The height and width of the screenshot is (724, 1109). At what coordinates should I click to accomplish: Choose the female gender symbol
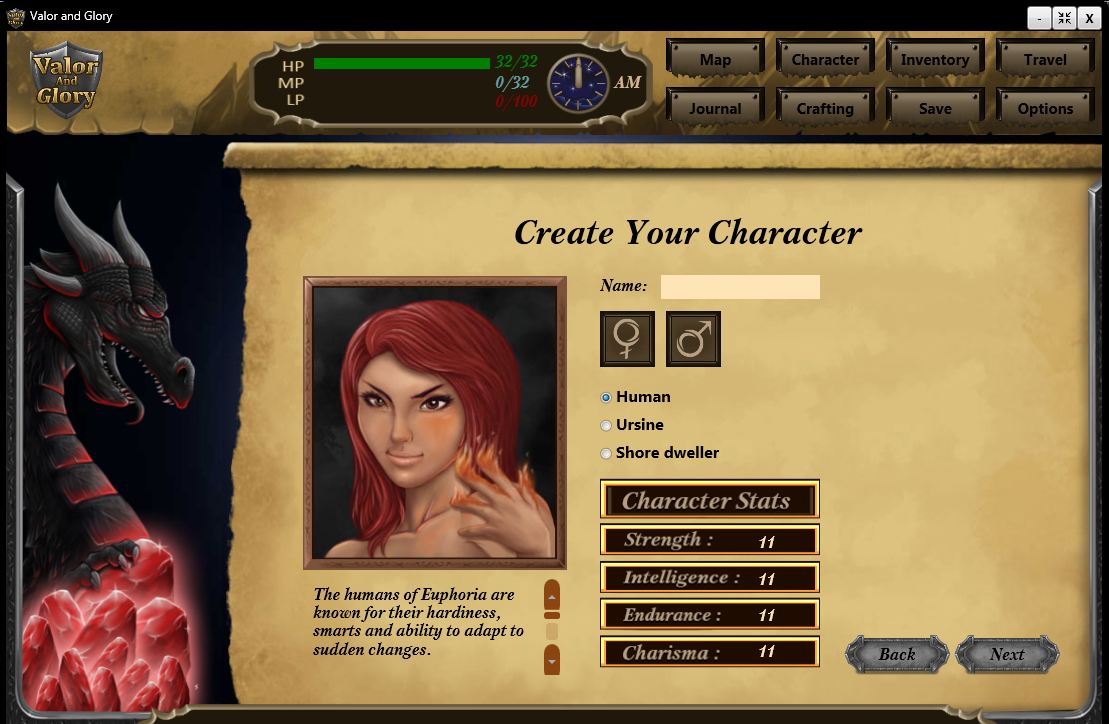pyautogui.click(x=627, y=339)
